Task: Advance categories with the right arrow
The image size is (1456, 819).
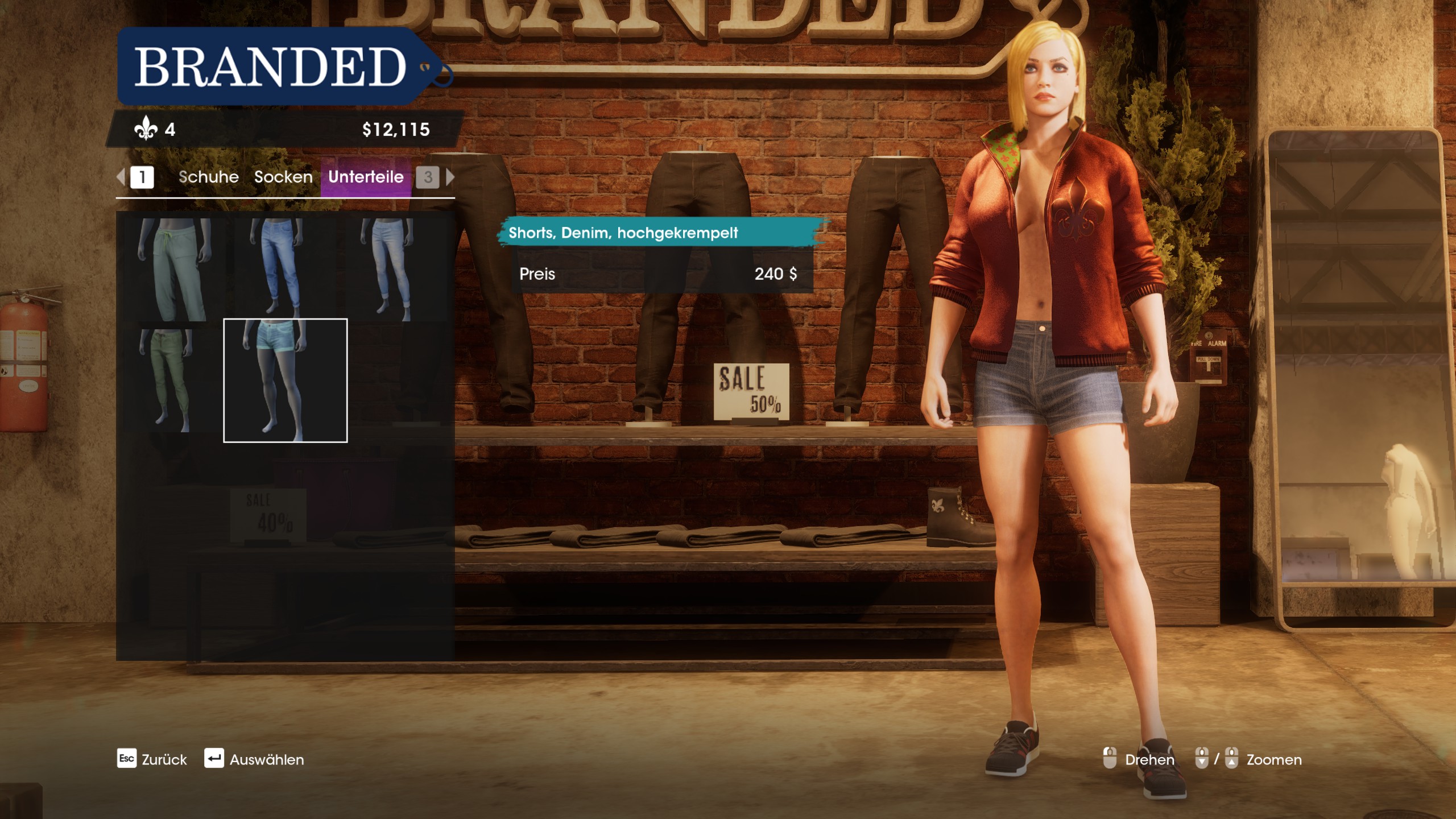Action: (450, 177)
